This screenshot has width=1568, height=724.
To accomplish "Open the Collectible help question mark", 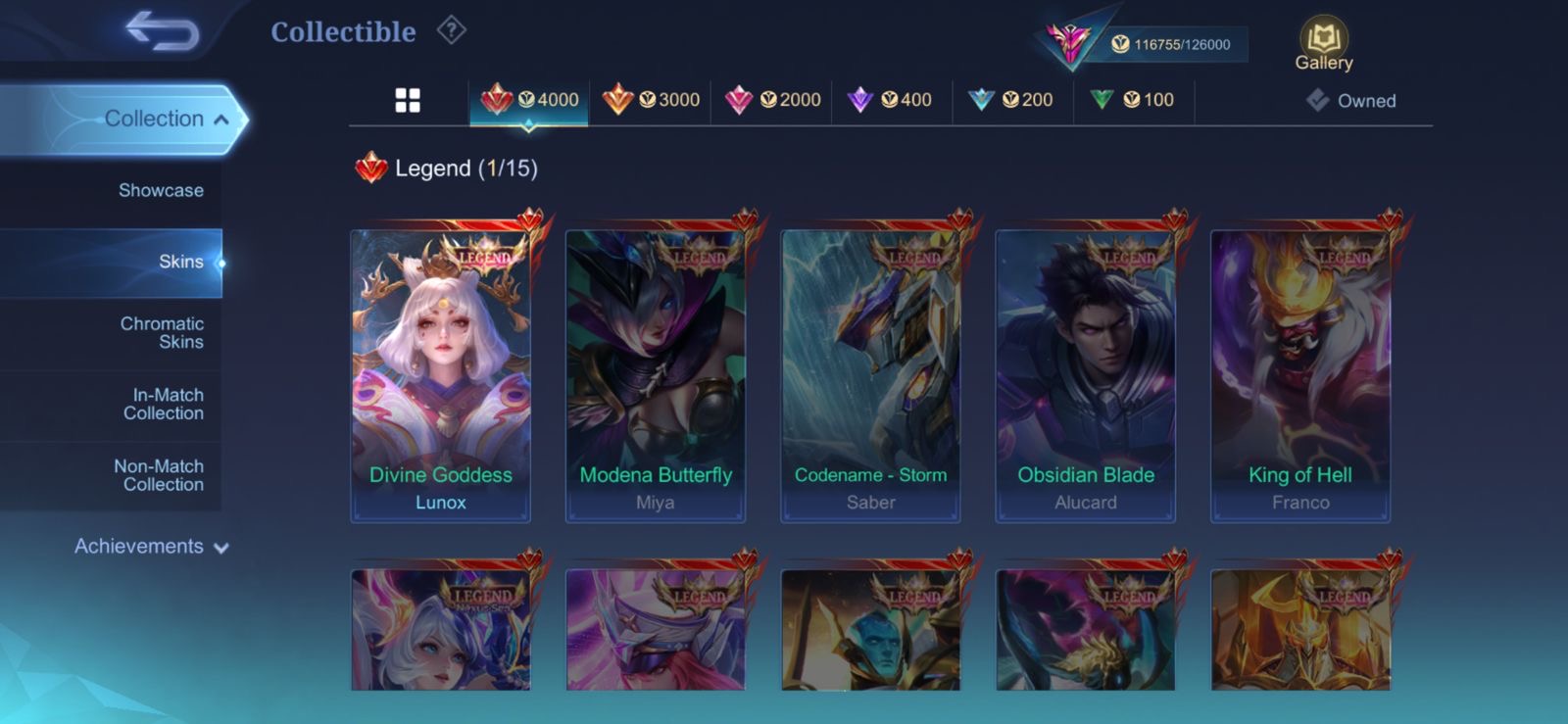I will pyautogui.click(x=451, y=30).
